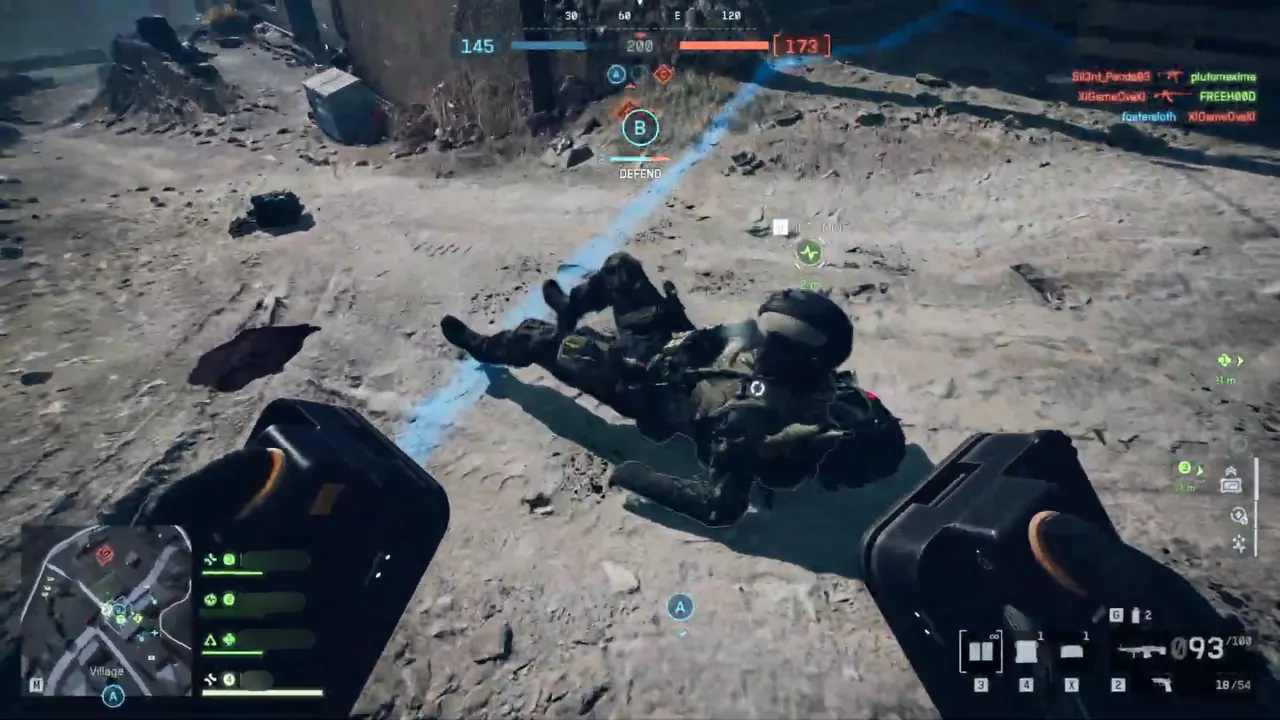
Task: Click the medical crate icon labeled 4
Action: pos(1026,650)
